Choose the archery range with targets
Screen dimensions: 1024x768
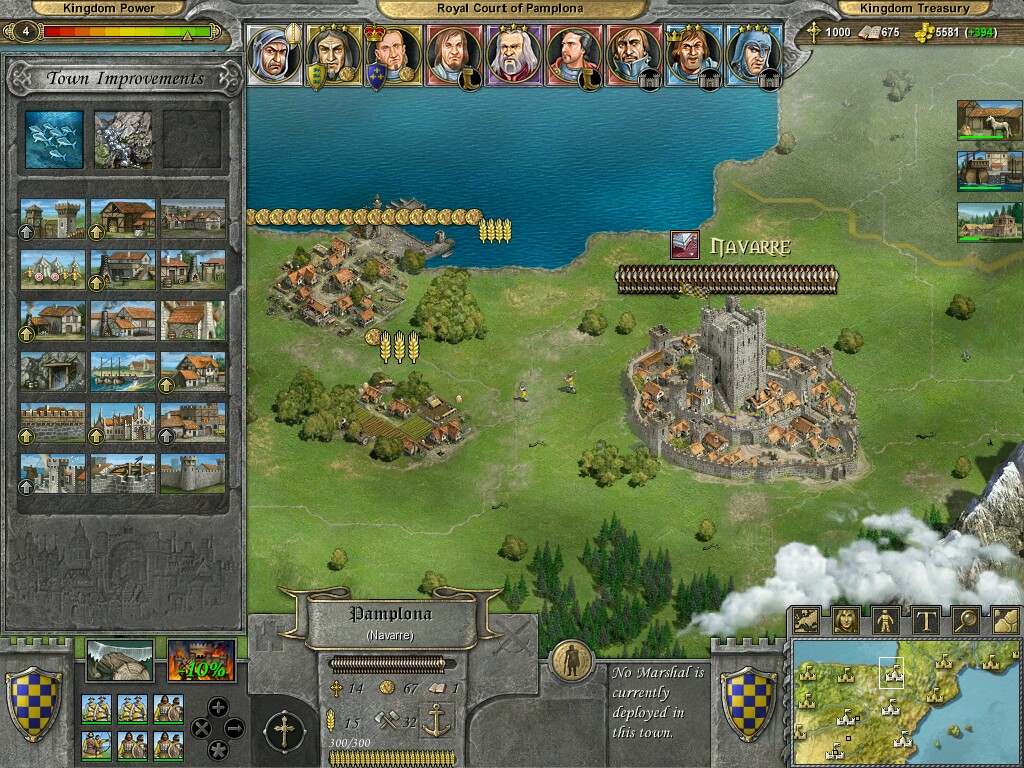click(52, 269)
